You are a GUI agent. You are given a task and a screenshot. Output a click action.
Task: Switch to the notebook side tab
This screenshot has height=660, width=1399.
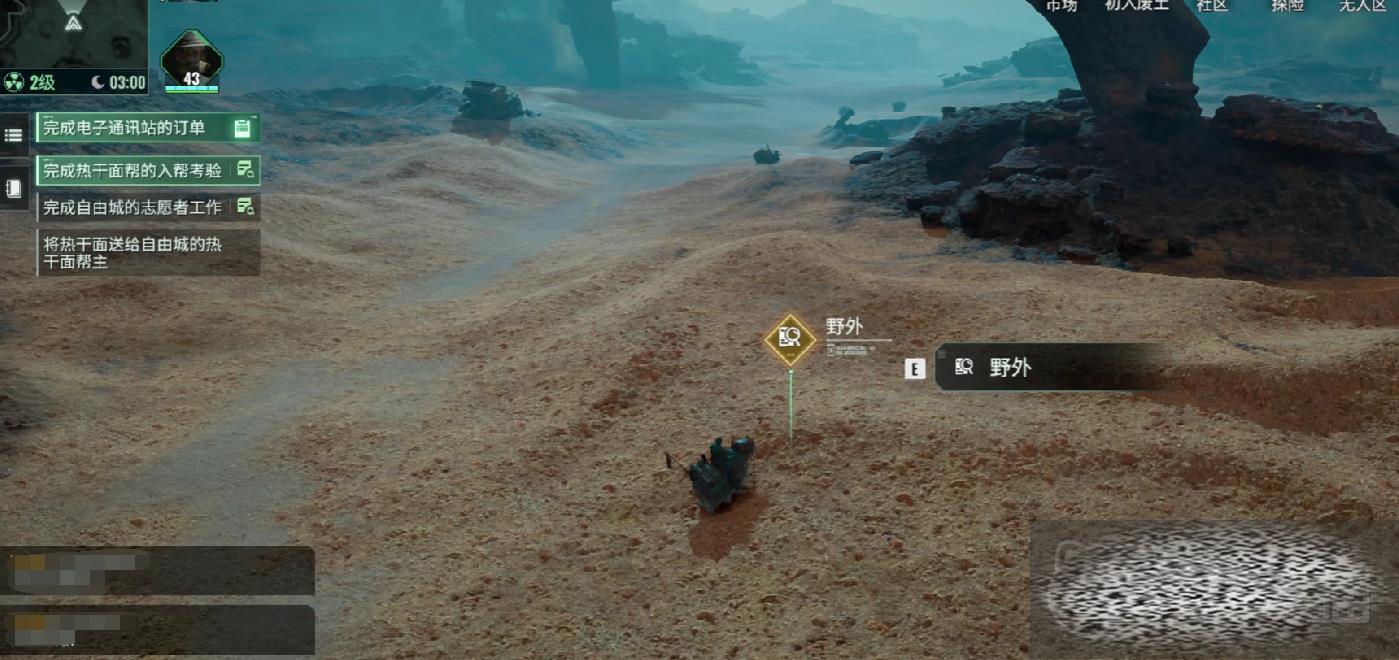pyautogui.click(x=14, y=187)
